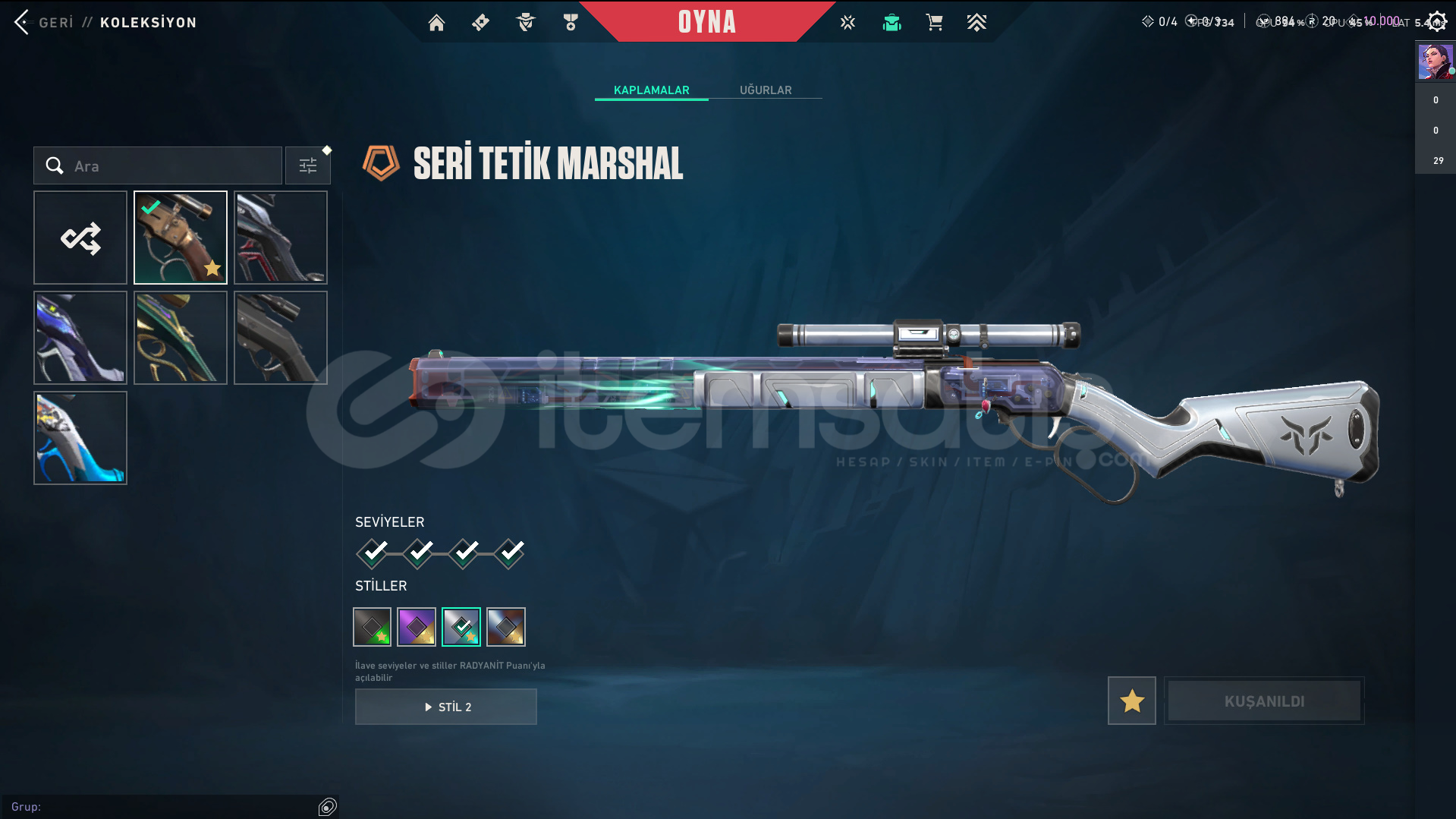Open the home icon in top navigation

[x=436, y=23]
